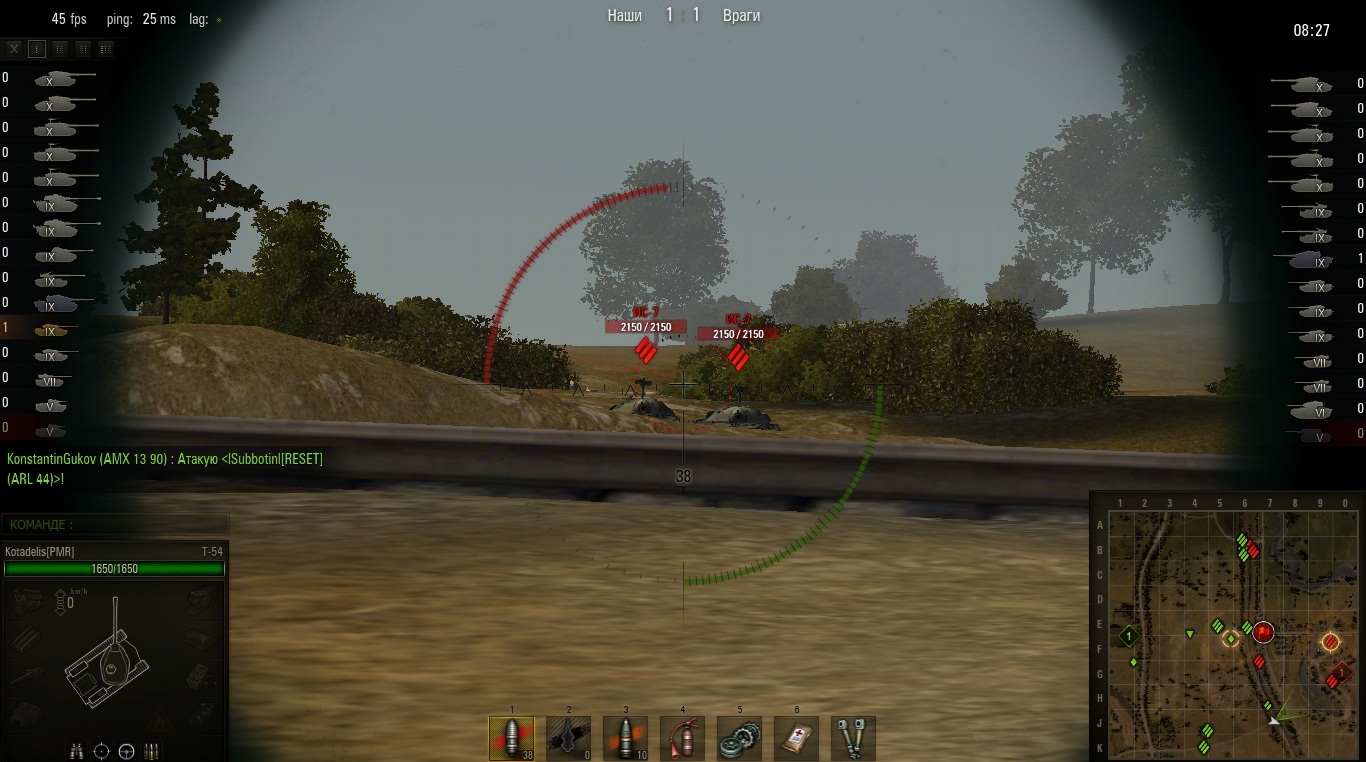1366x762 pixels.
Task: Select the empty shell slot showing 0
Action: click(x=568, y=738)
